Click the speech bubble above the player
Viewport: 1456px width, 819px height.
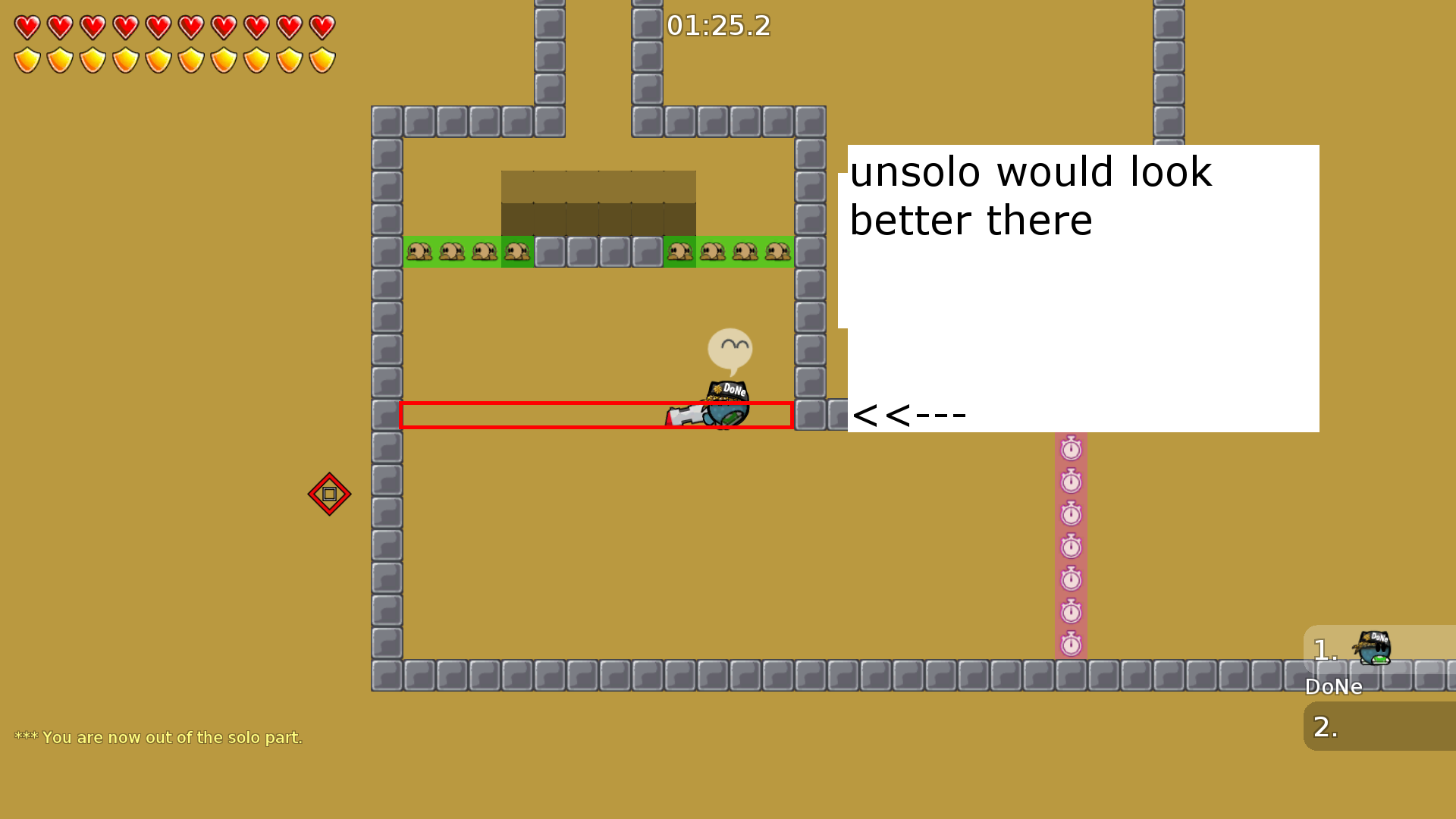click(730, 348)
